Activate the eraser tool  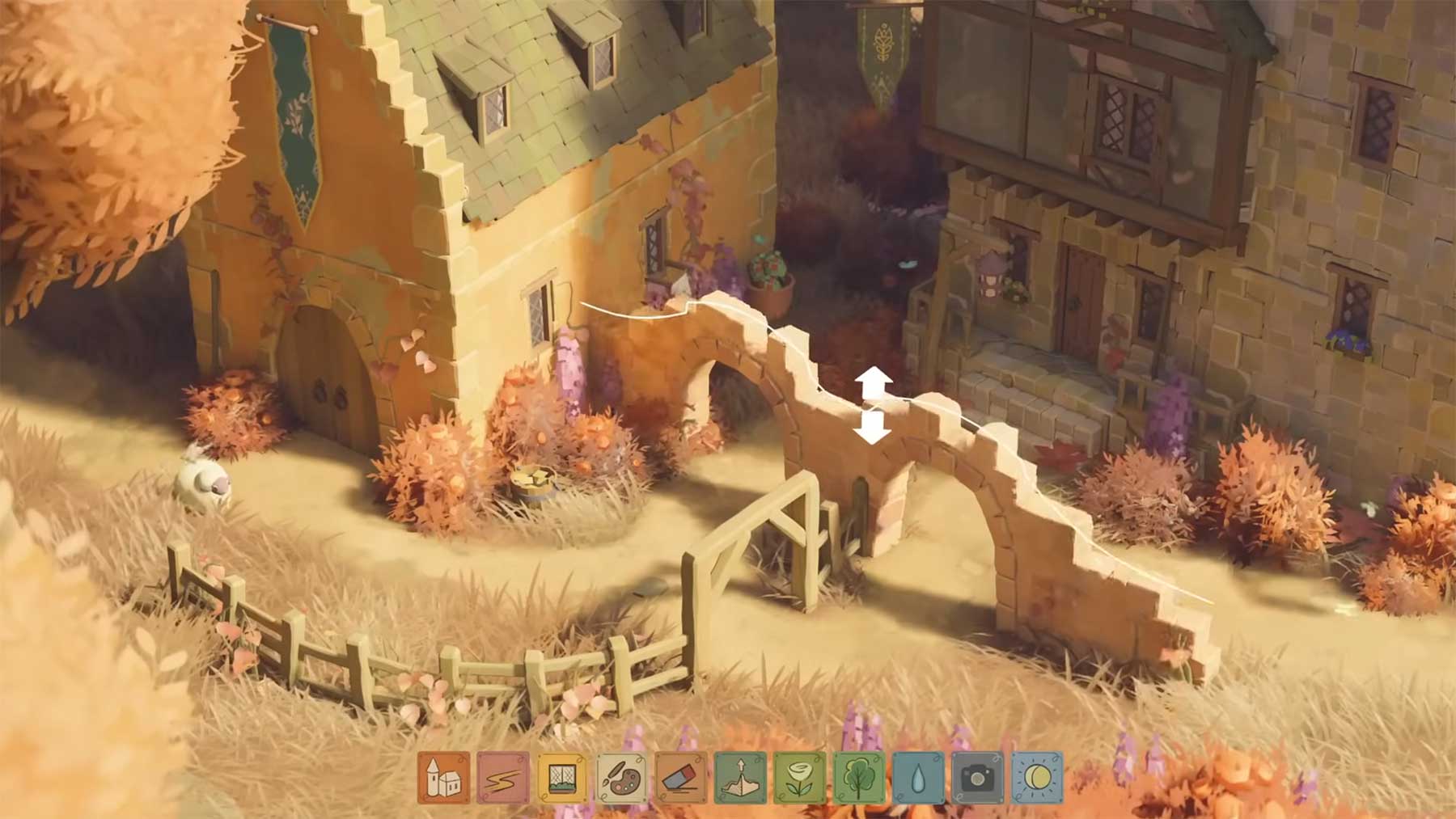(681, 778)
